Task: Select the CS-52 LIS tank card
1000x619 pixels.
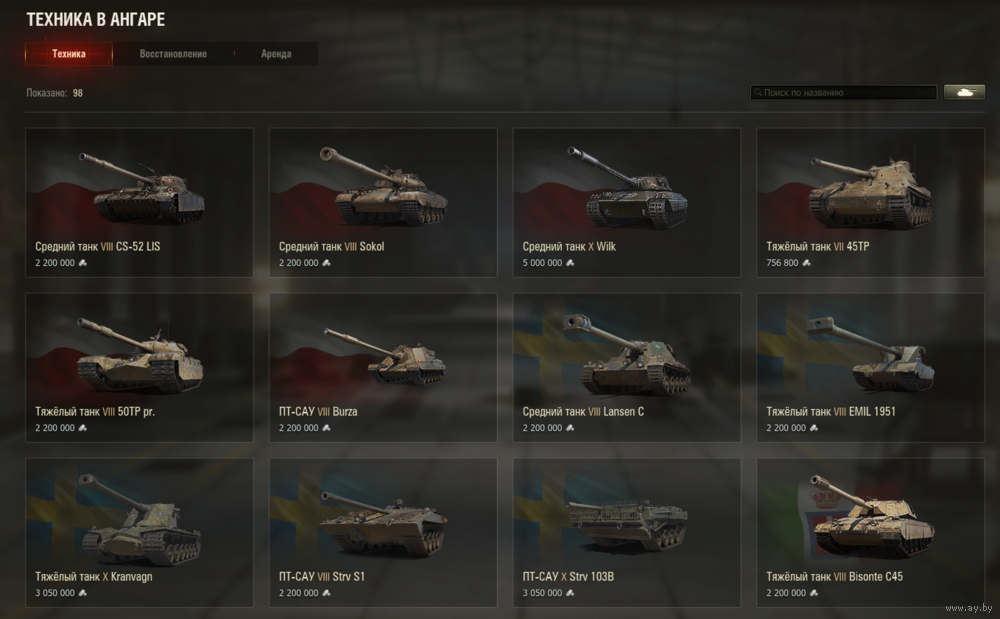Action: point(139,202)
